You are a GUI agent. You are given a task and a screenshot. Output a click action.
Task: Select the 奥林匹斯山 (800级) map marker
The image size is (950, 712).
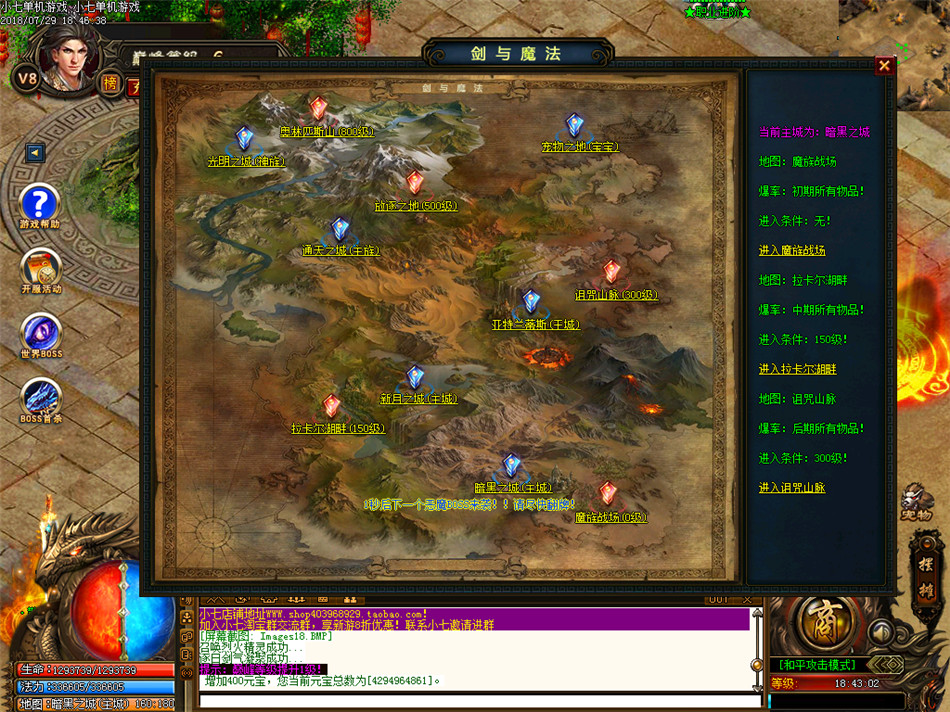click(318, 108)
